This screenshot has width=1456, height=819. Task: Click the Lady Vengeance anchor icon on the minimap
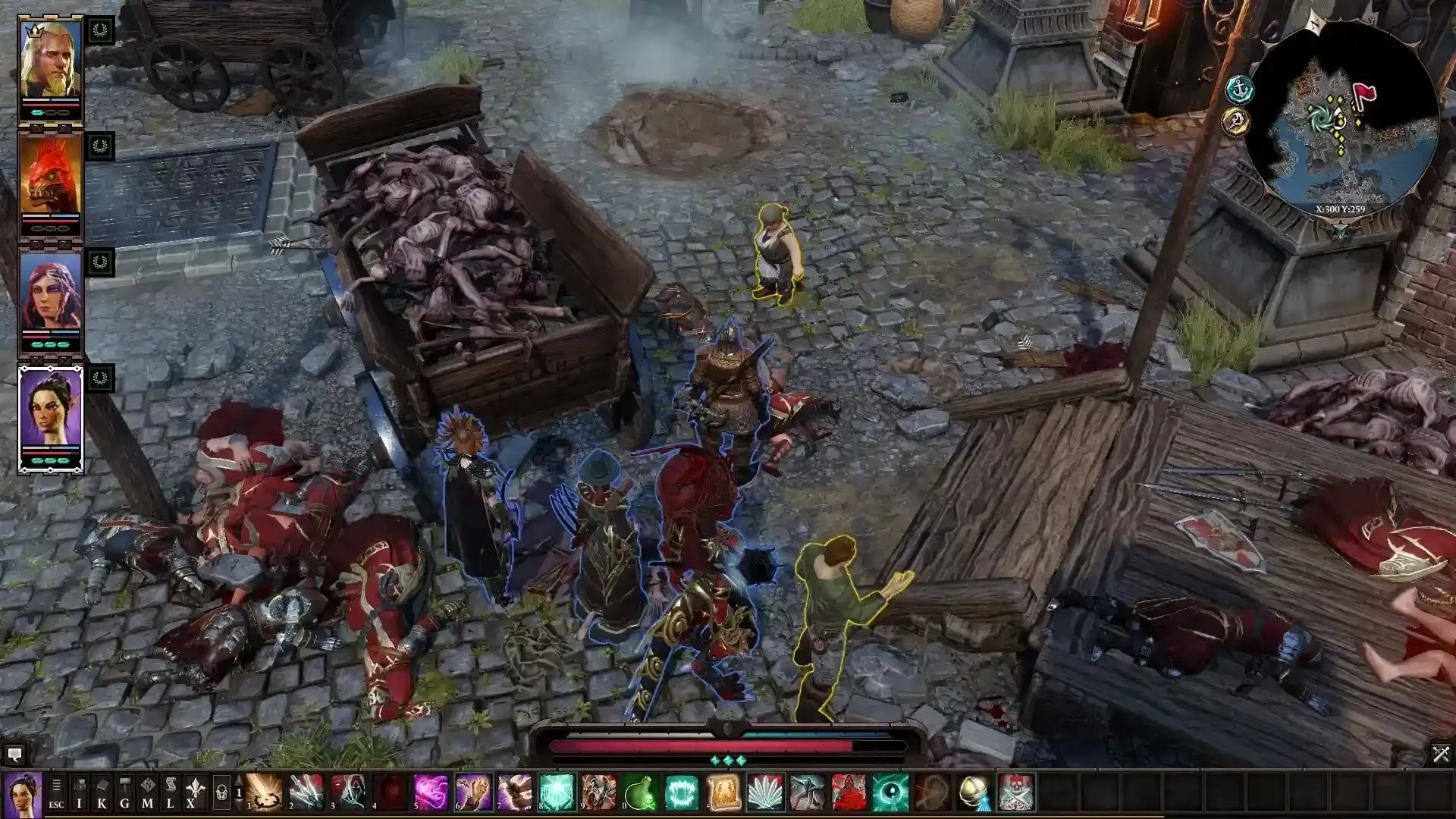pos(1239,87)
